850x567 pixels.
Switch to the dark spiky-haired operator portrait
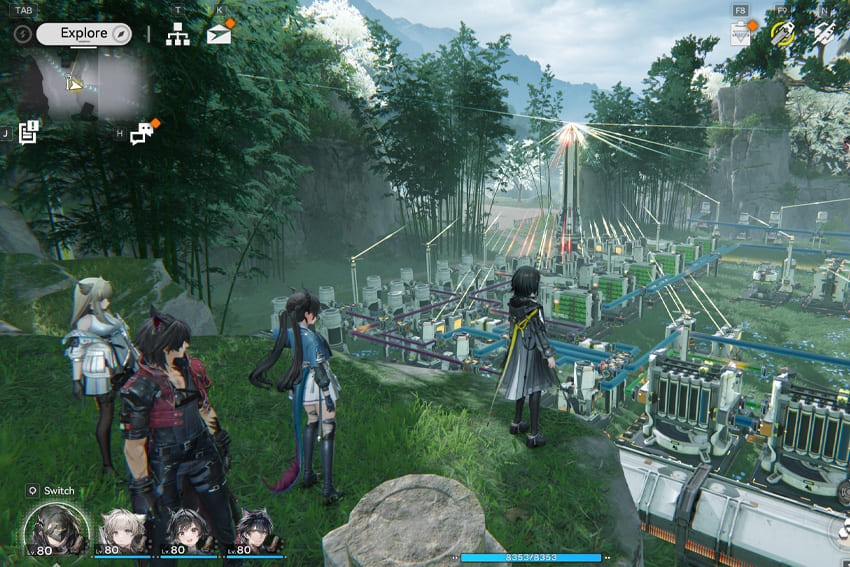[254, 532]
